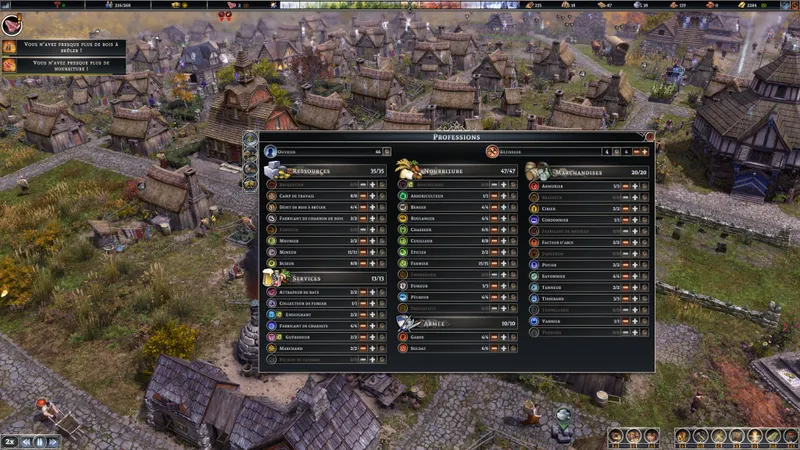Add a worker to Bûcheron profession

372,263
